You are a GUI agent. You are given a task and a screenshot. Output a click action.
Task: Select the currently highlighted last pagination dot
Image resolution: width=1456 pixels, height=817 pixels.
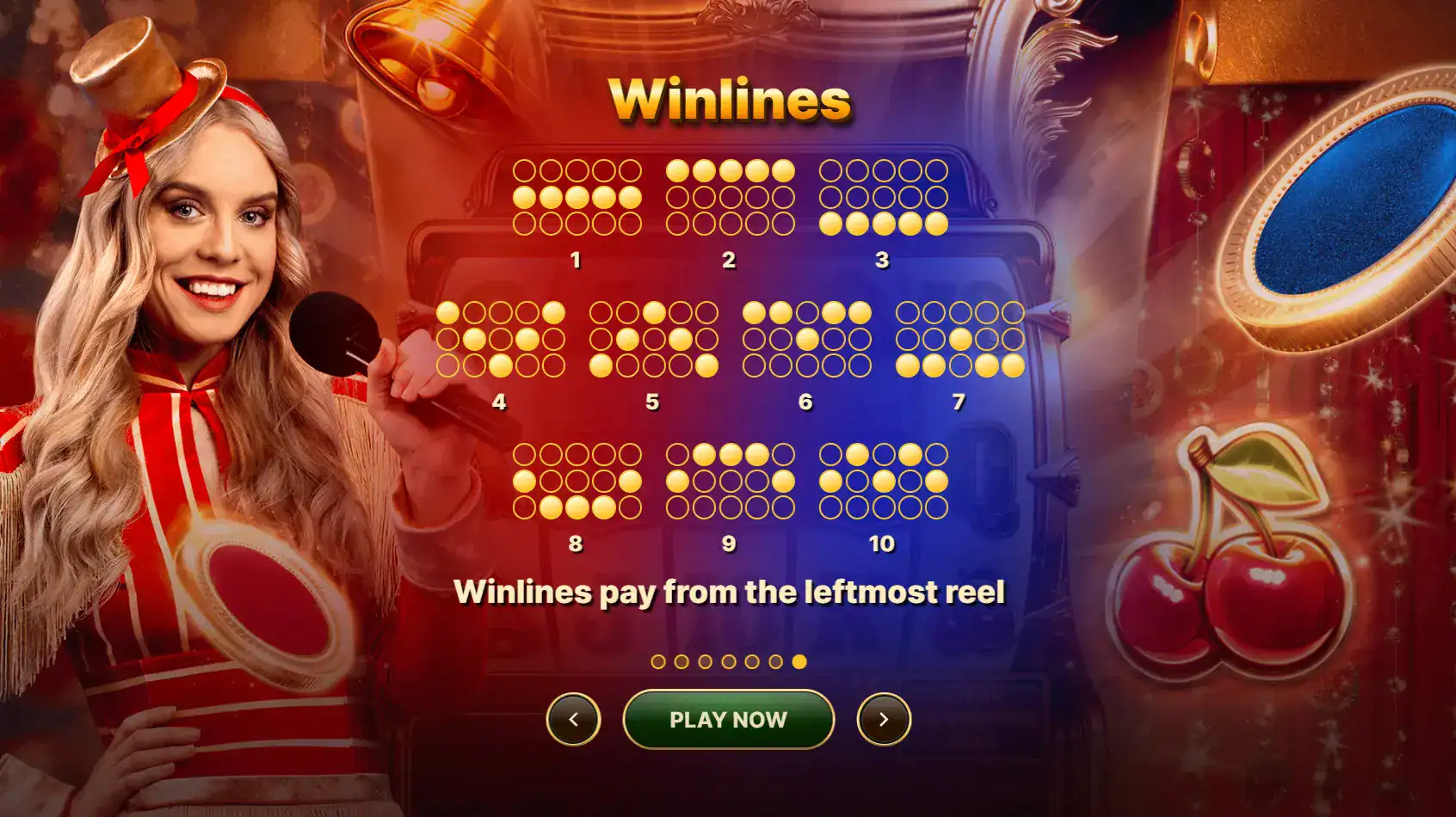pos(799,661)
